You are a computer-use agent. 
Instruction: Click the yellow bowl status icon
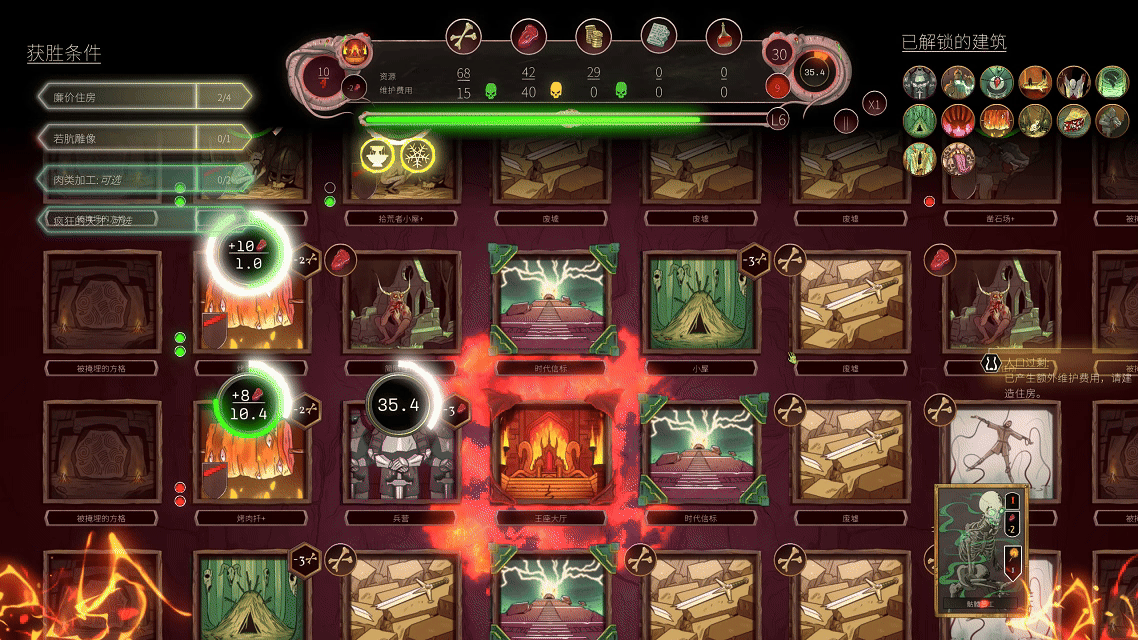(377, 155)
